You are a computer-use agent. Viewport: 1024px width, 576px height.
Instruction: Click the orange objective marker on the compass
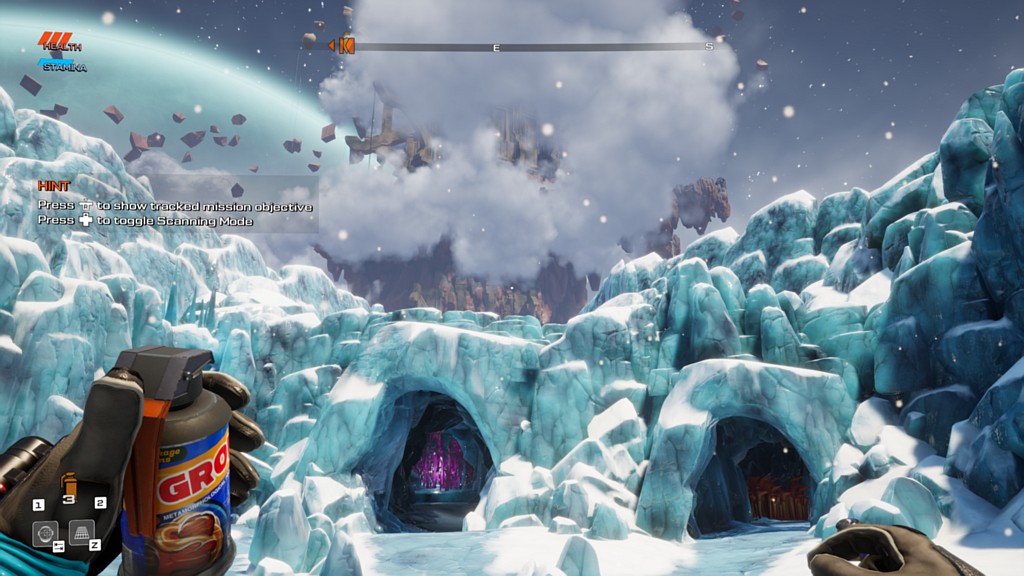[x=346, y=45]
